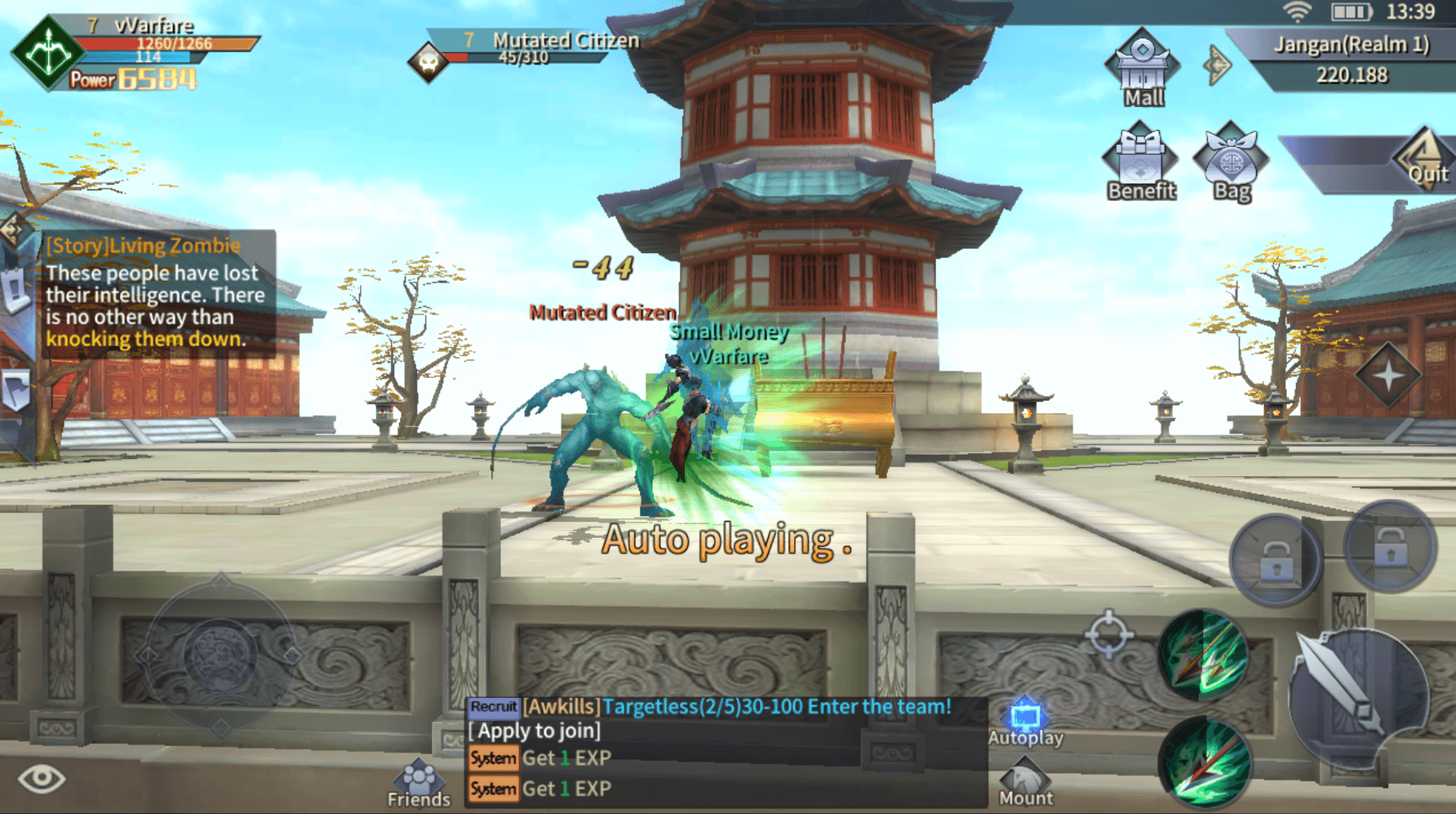Select the Mutated Citizen target skull portrait

(x=428, y=61)
